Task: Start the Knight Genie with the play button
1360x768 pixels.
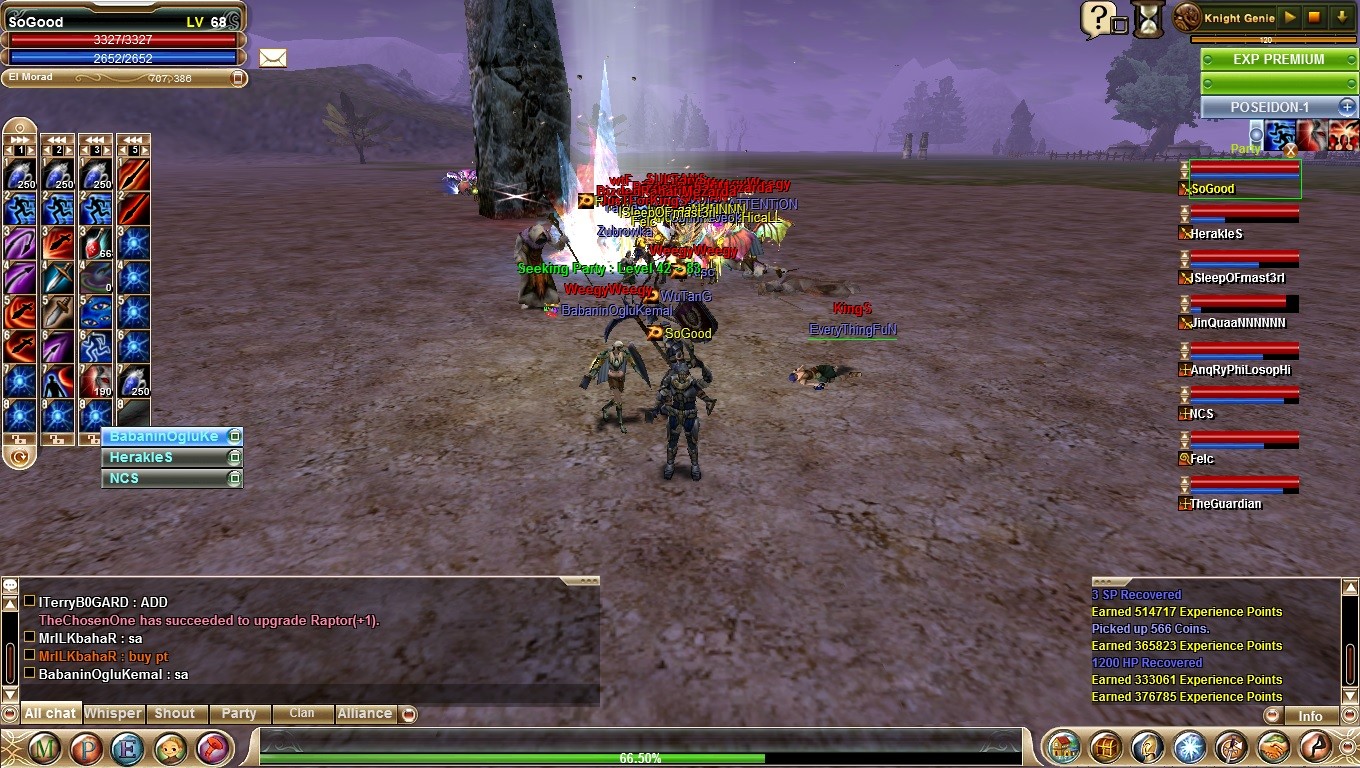Action: pos(1291,17)
